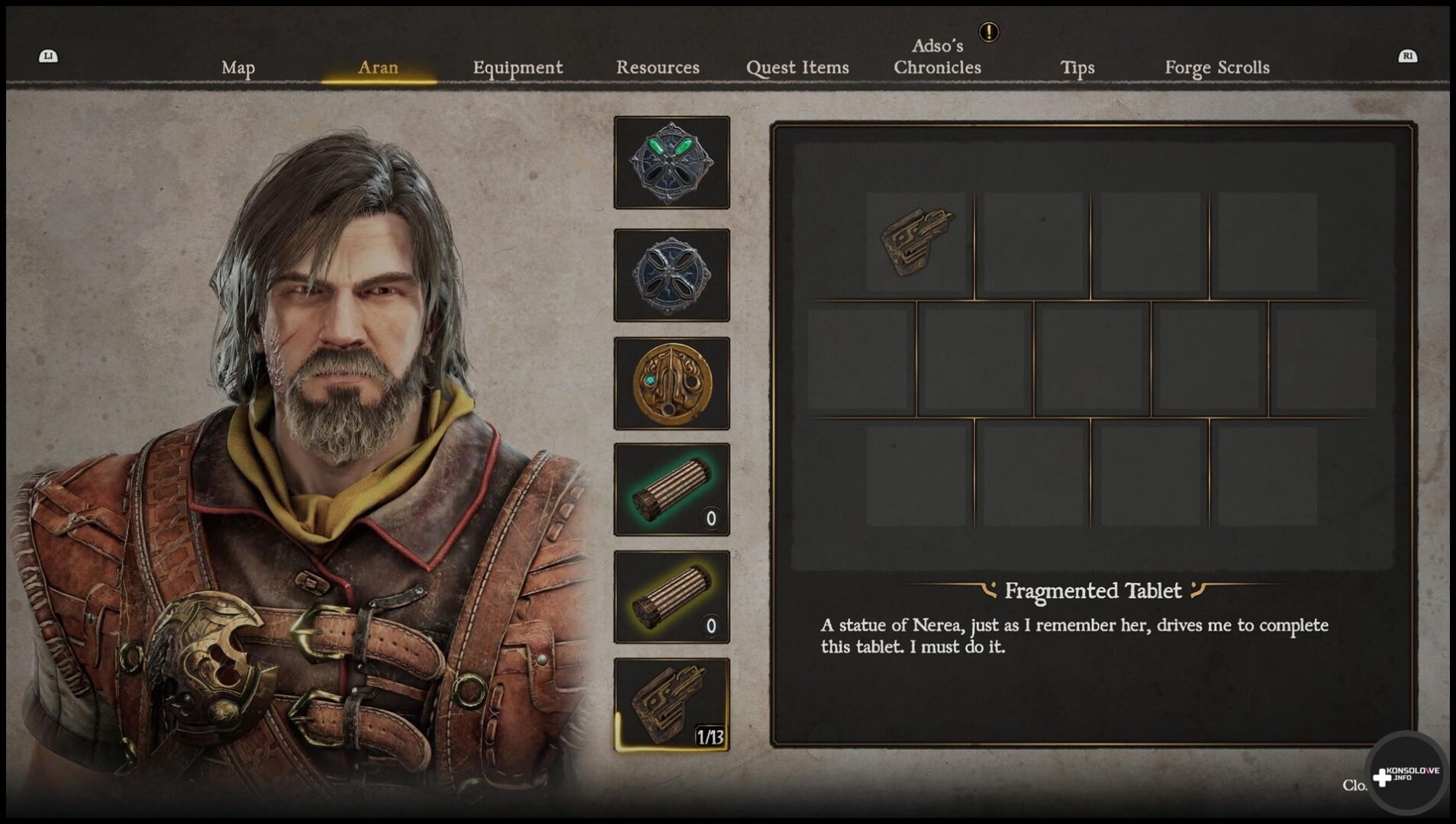Select the Fragmented Tablet 1/13 slot

[x=672, y=705]
